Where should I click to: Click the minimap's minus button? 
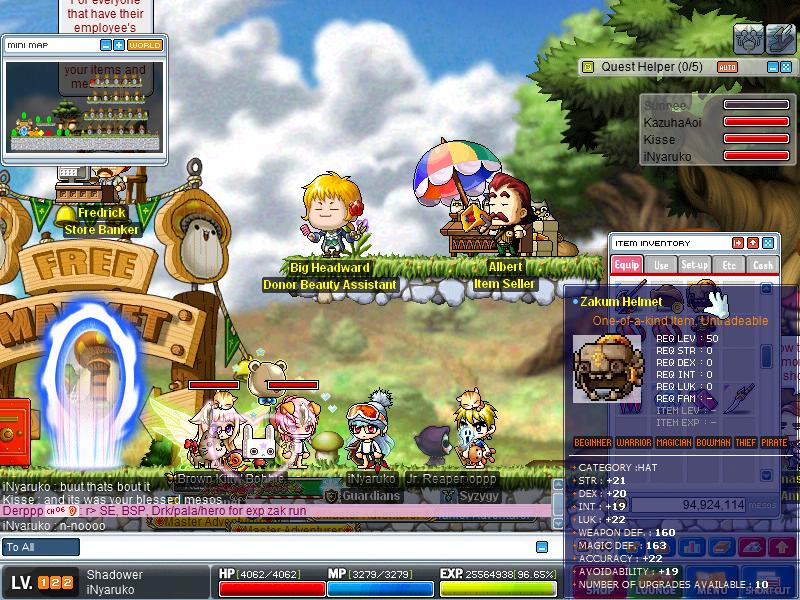tap(106, 45)
